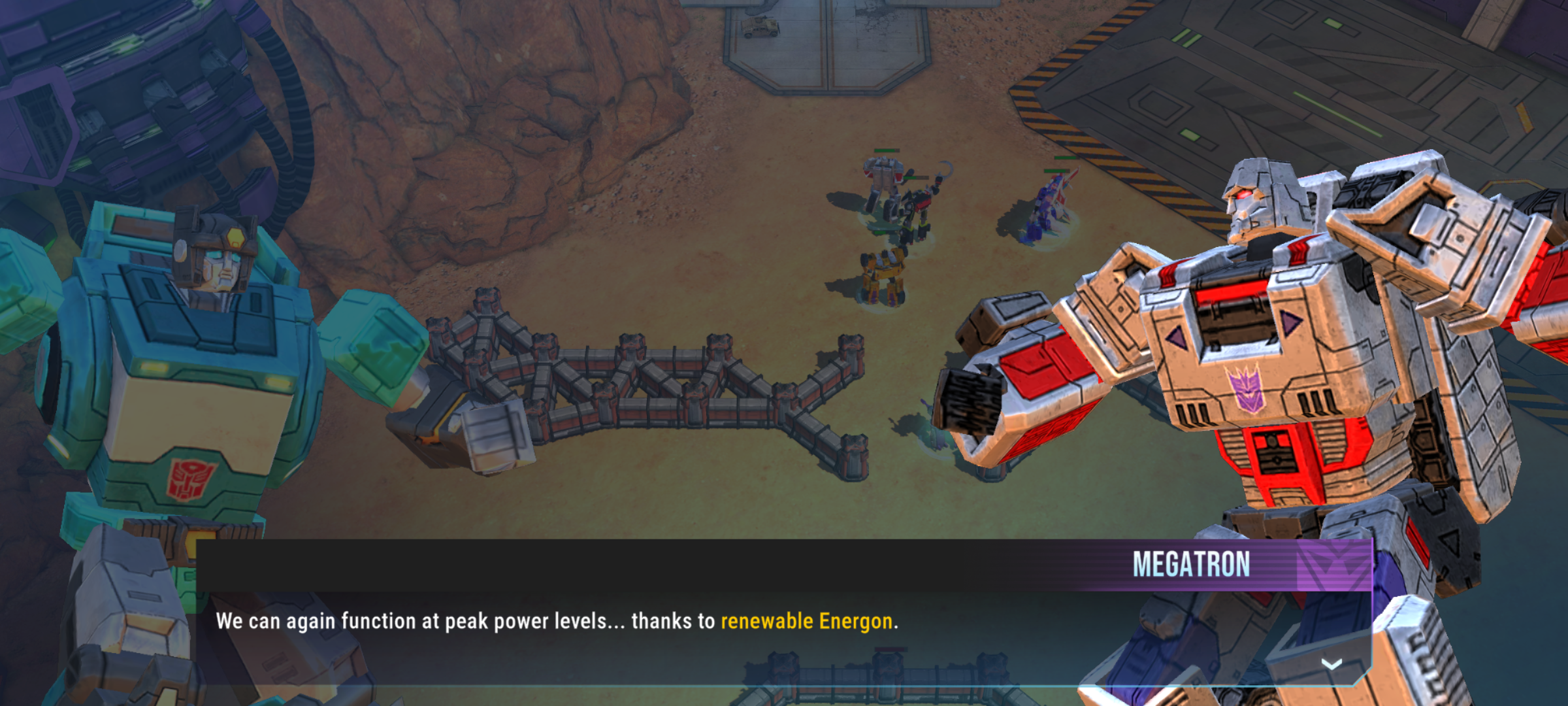Advance dialogue with the down-arrow chevron
Viewport: 1568px width, 706px height.
coord(1331,664)
